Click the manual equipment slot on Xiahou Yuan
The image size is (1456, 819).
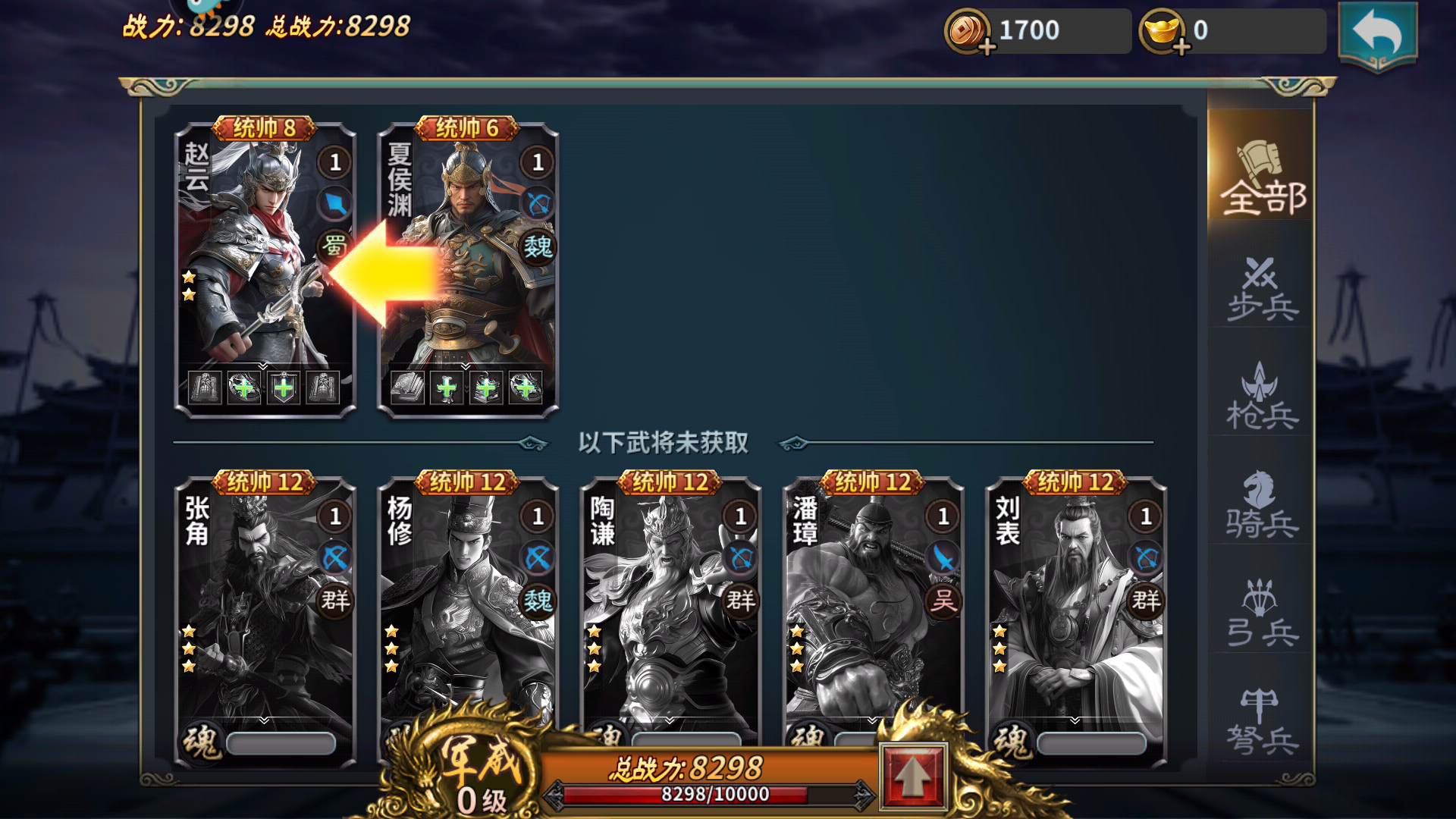(x=409, y=389)
